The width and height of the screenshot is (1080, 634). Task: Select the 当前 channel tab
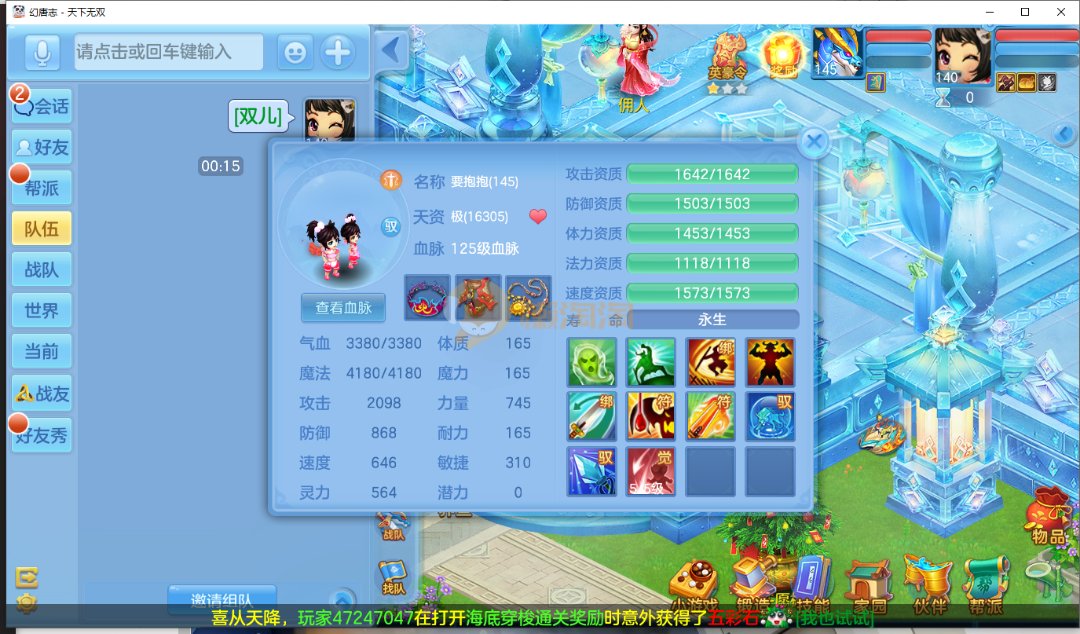pos(42,352)
